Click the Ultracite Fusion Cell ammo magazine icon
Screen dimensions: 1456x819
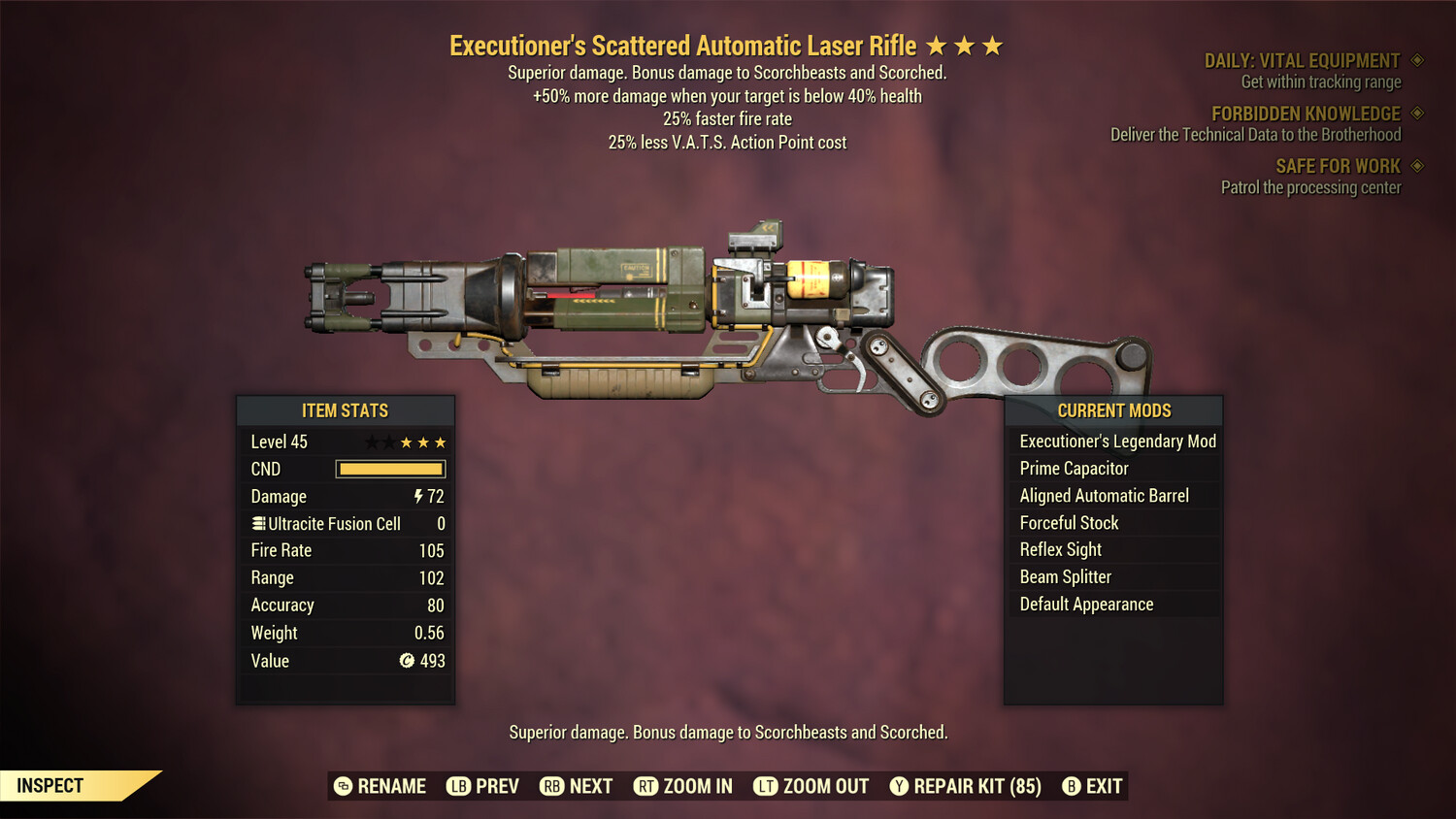257,523
